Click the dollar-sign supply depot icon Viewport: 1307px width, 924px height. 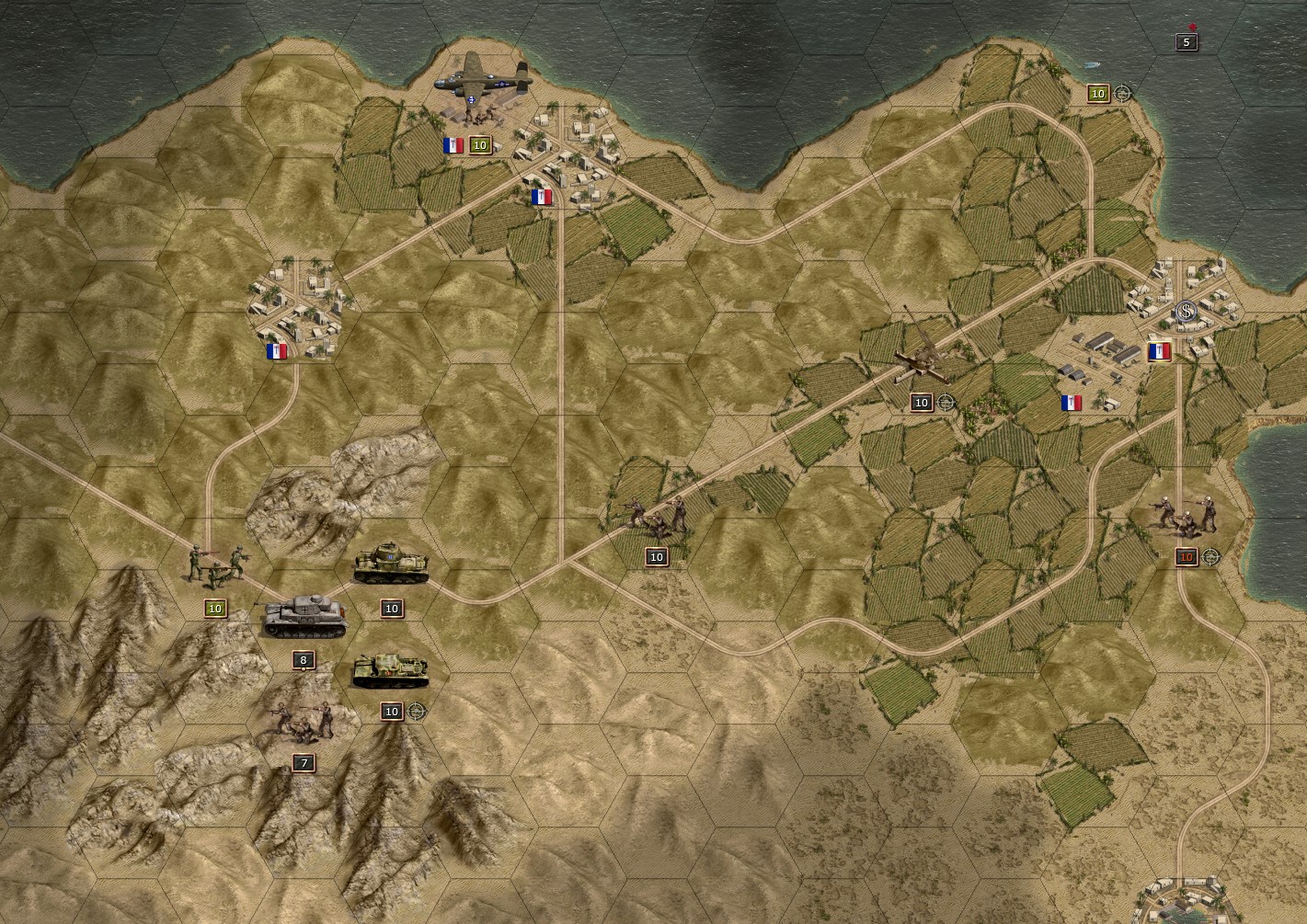pyautogui.click(x=1185, y=313)
